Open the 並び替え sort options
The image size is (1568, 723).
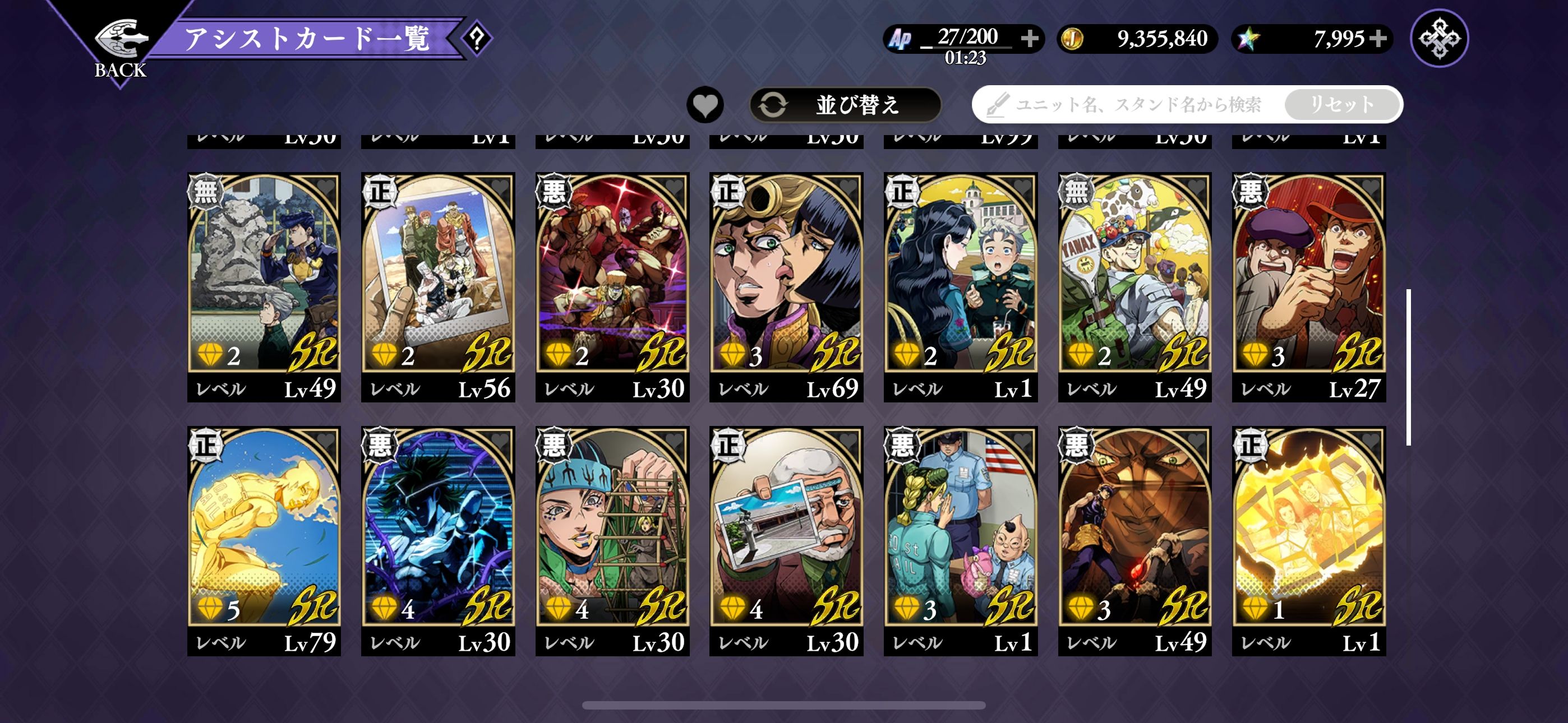click(x=845, y=105)
